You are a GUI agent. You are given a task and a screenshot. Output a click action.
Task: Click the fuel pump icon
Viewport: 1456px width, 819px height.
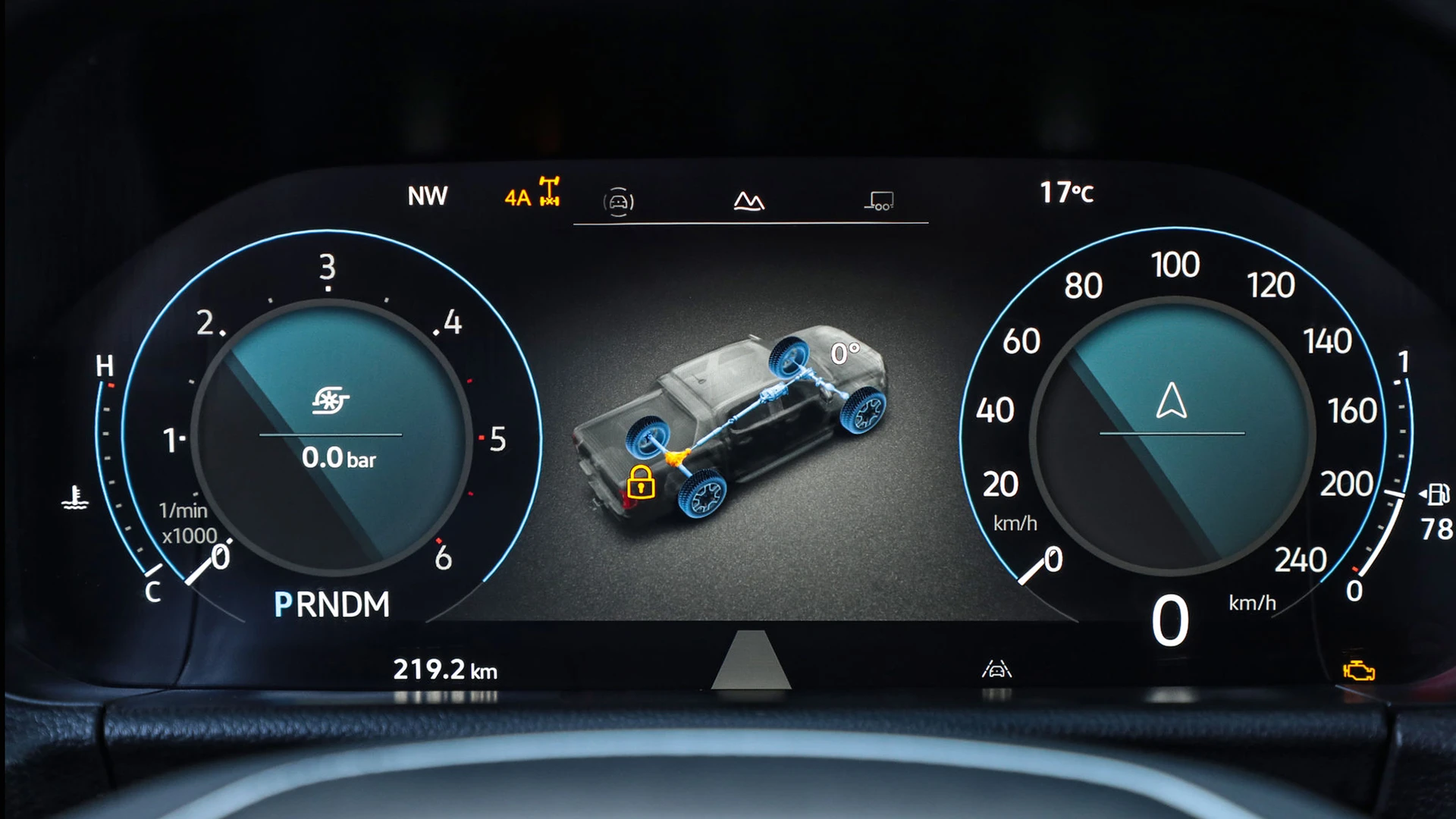tap(1437, 494)
